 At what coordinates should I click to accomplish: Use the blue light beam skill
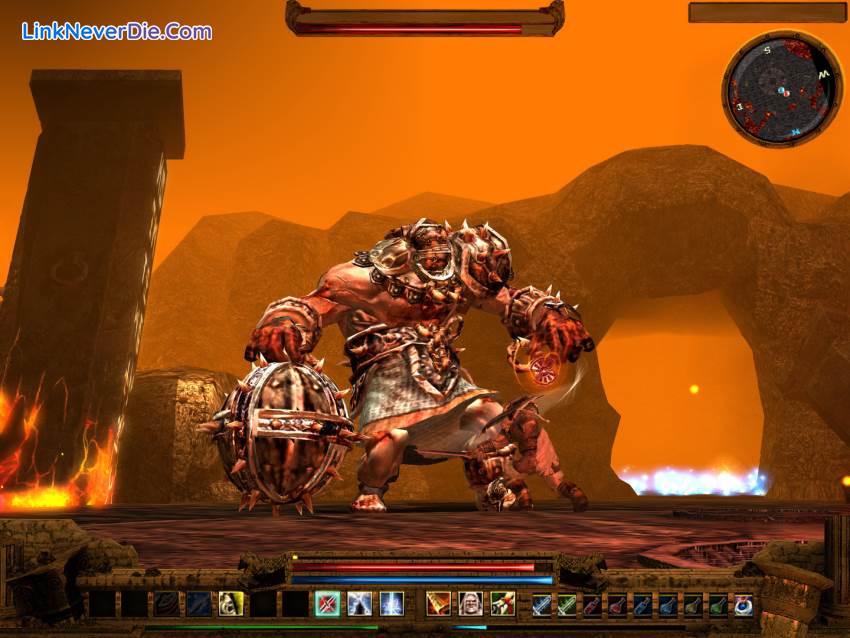click(391, 603)
